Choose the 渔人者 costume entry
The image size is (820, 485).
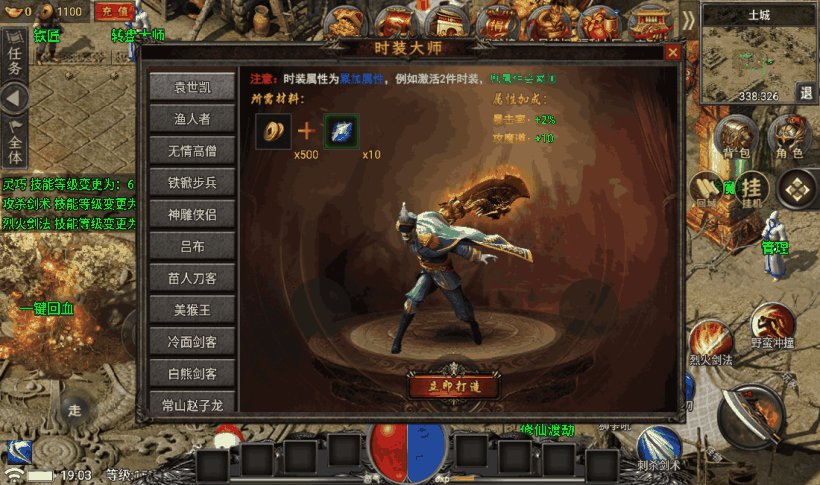194,120
